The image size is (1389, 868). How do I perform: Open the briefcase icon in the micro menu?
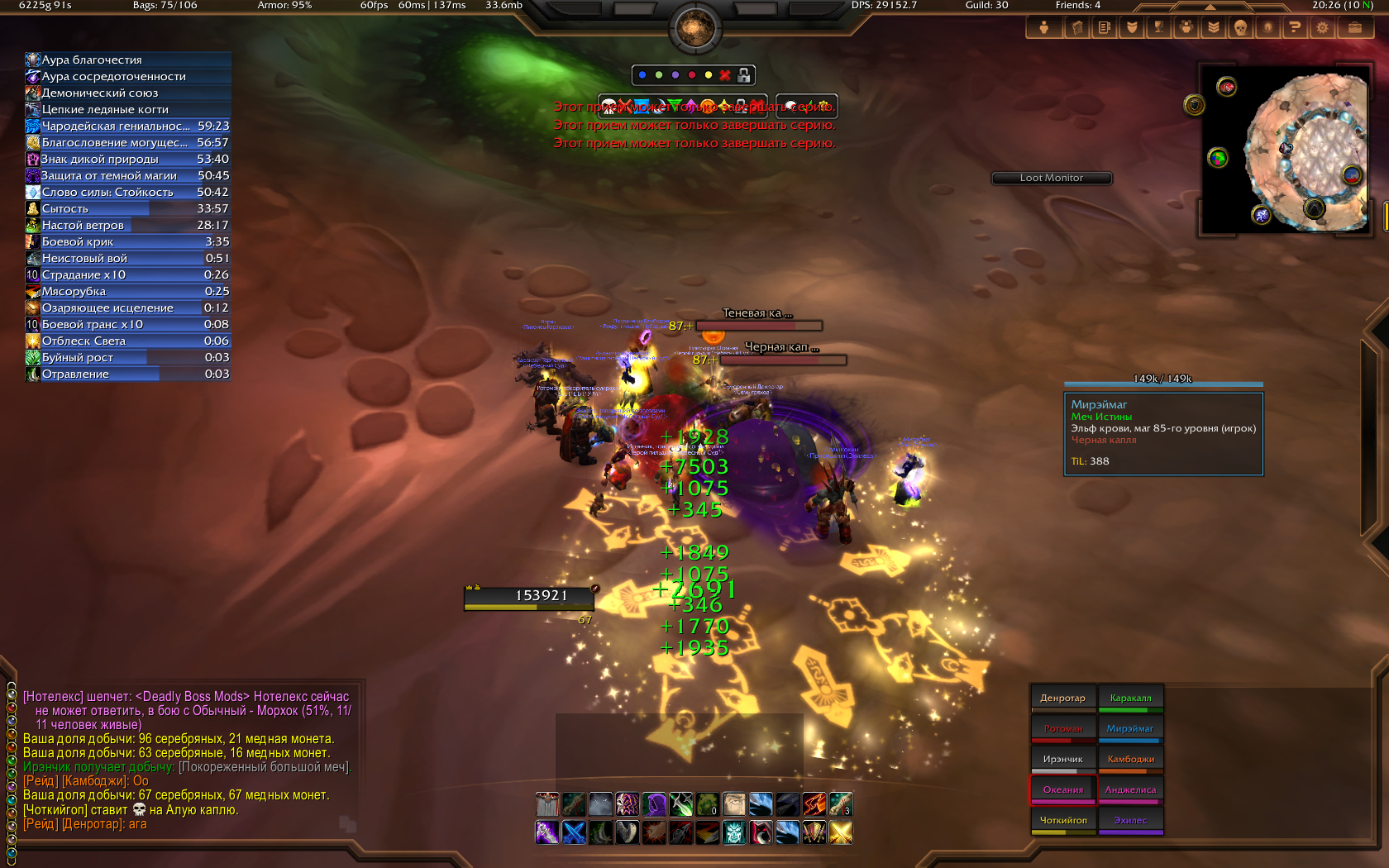(x=1354, y=27)
